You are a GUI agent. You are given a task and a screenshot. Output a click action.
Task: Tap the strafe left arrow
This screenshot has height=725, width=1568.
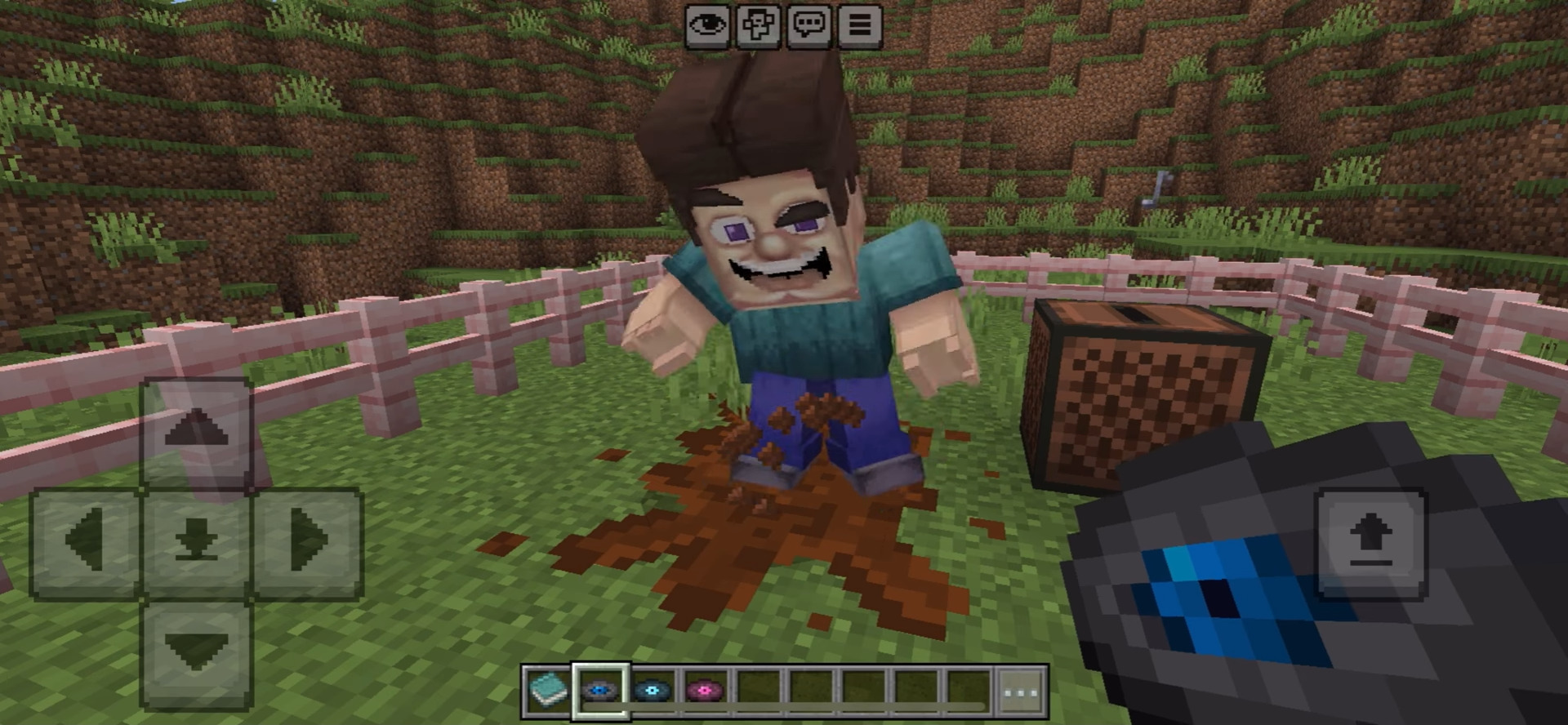click(x=86, y=540)
